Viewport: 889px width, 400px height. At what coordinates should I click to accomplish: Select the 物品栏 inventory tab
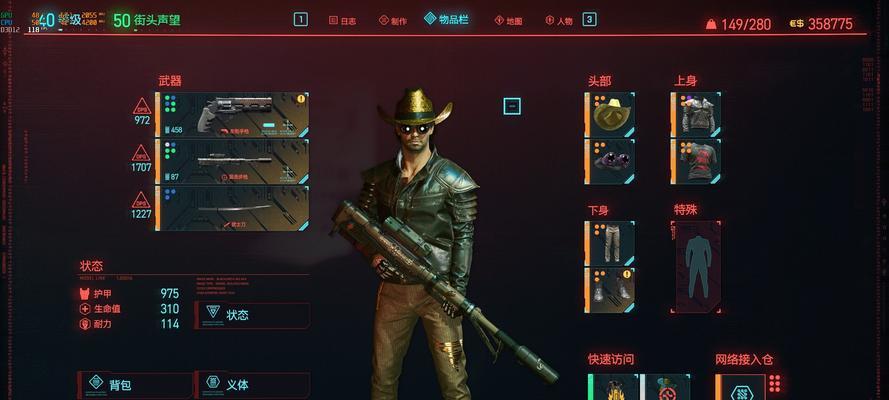click(x=445, y=19)
